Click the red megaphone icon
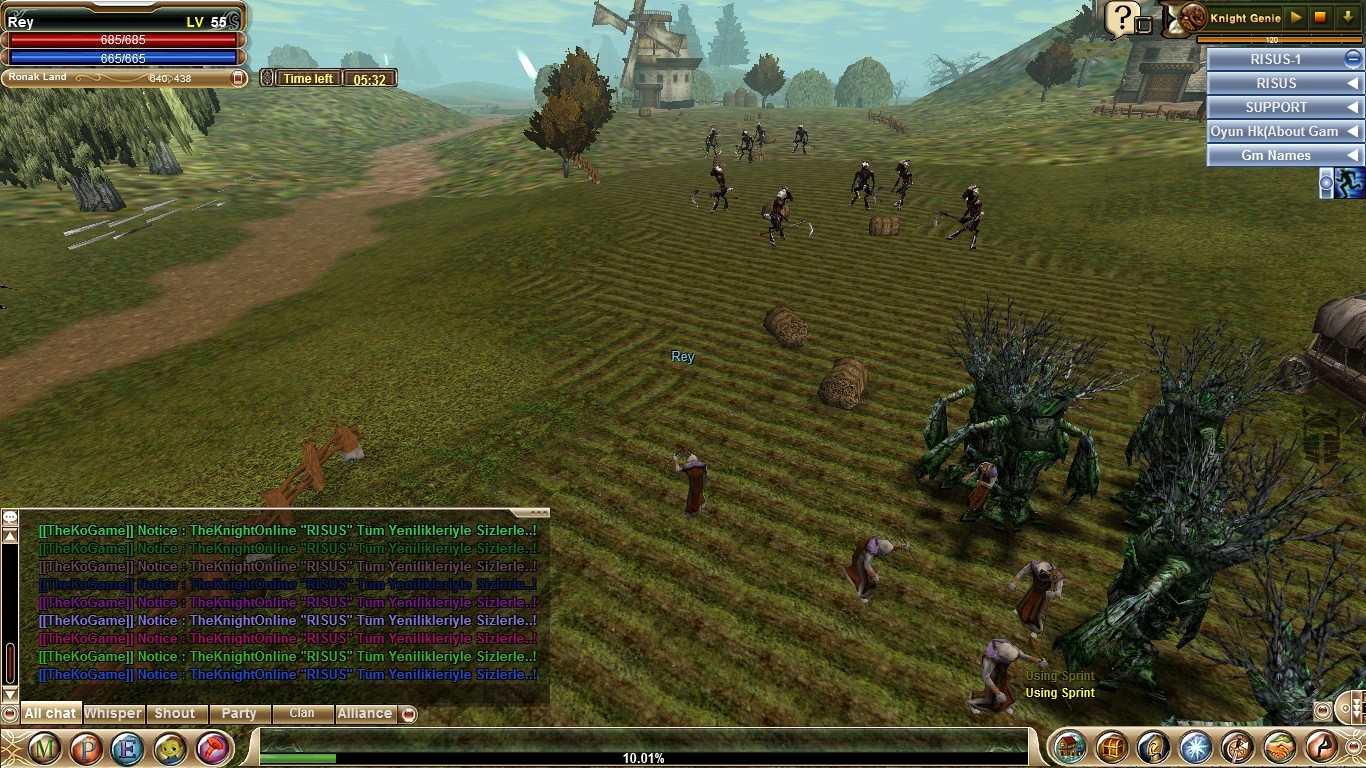1366x768 pixels. tap(212, 748)
